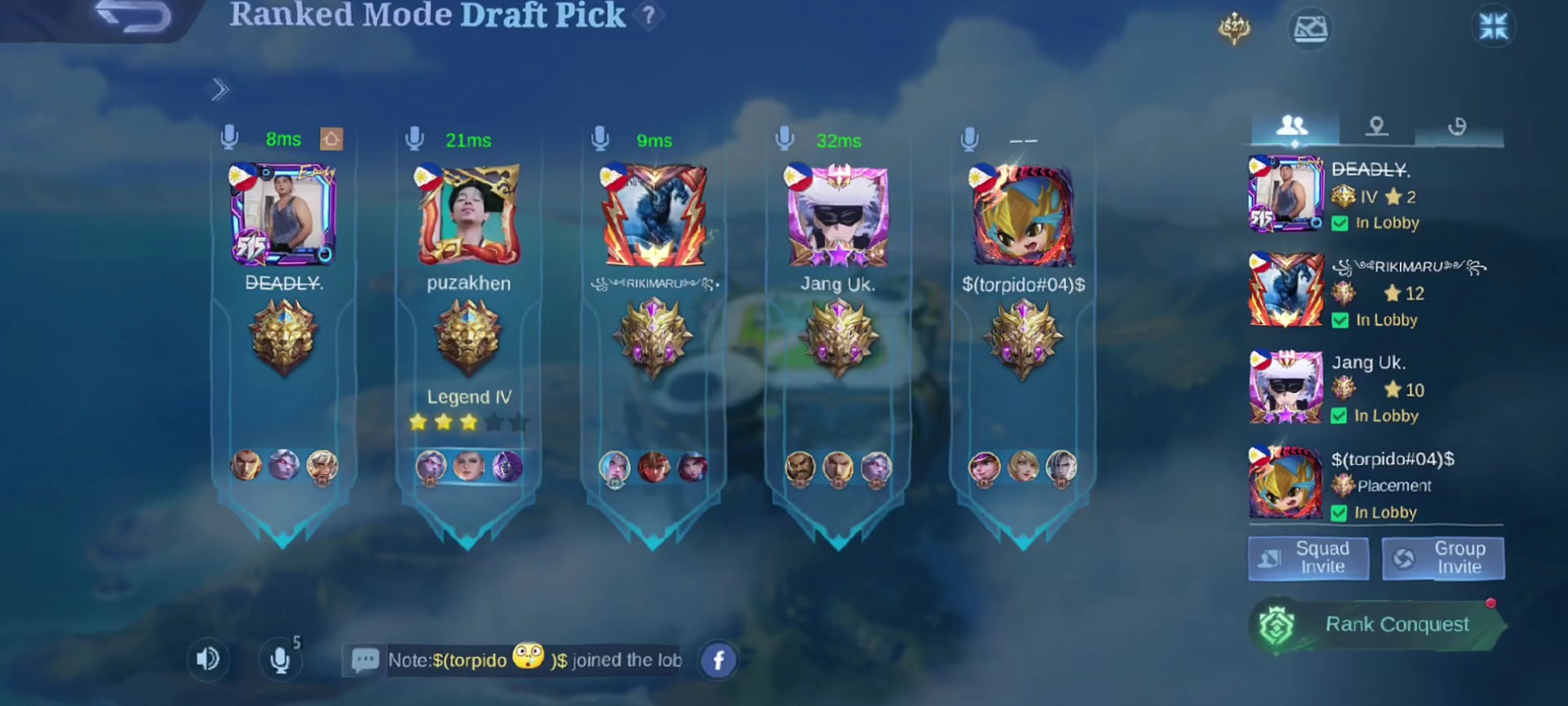Select puzakhen's player avatar
This screenshot has width=1568, height=706.
[469, 215]
